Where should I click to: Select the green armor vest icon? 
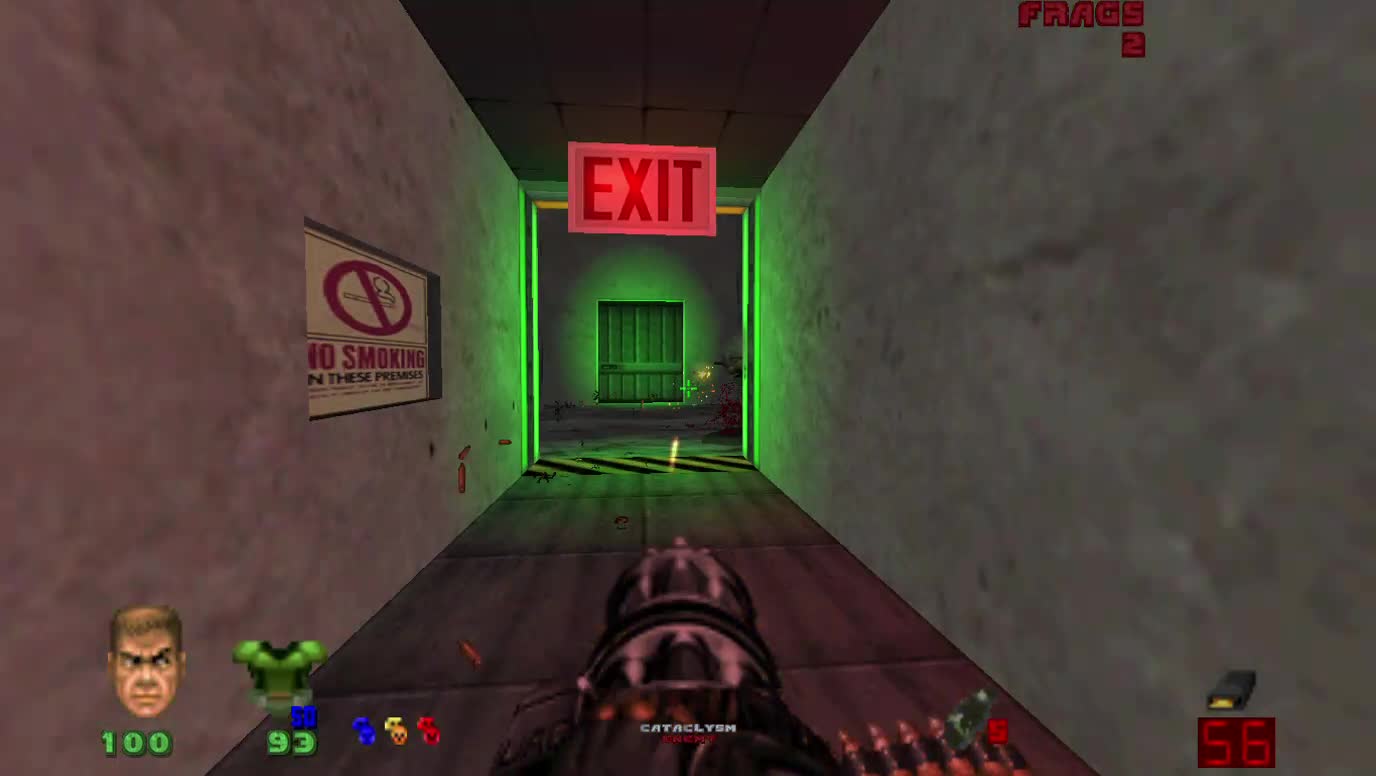pos(283,669)
